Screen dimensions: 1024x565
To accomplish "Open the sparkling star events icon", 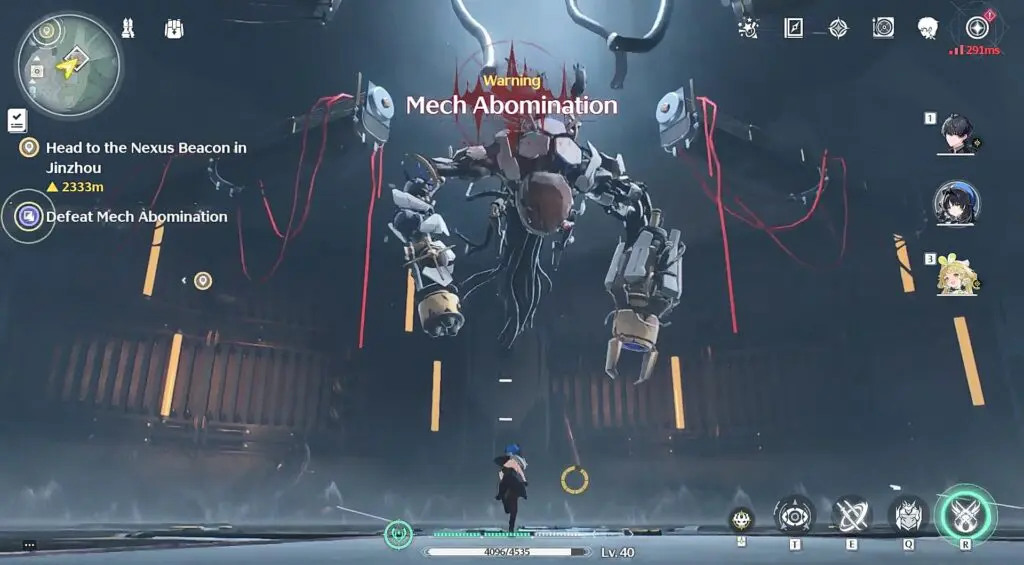I will click(x=747, y=28).
